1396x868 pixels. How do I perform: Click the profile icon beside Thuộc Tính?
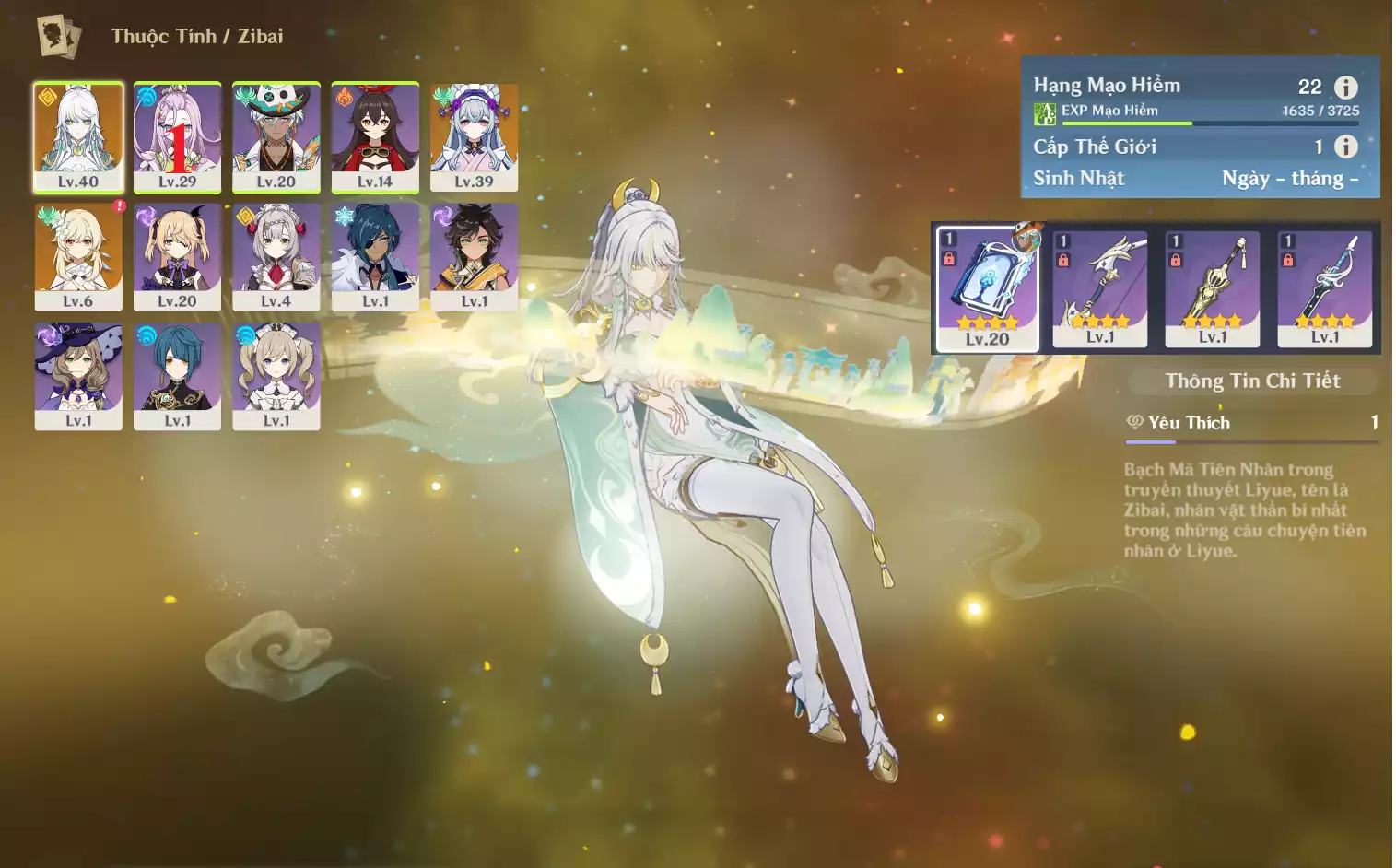(59, 37)
